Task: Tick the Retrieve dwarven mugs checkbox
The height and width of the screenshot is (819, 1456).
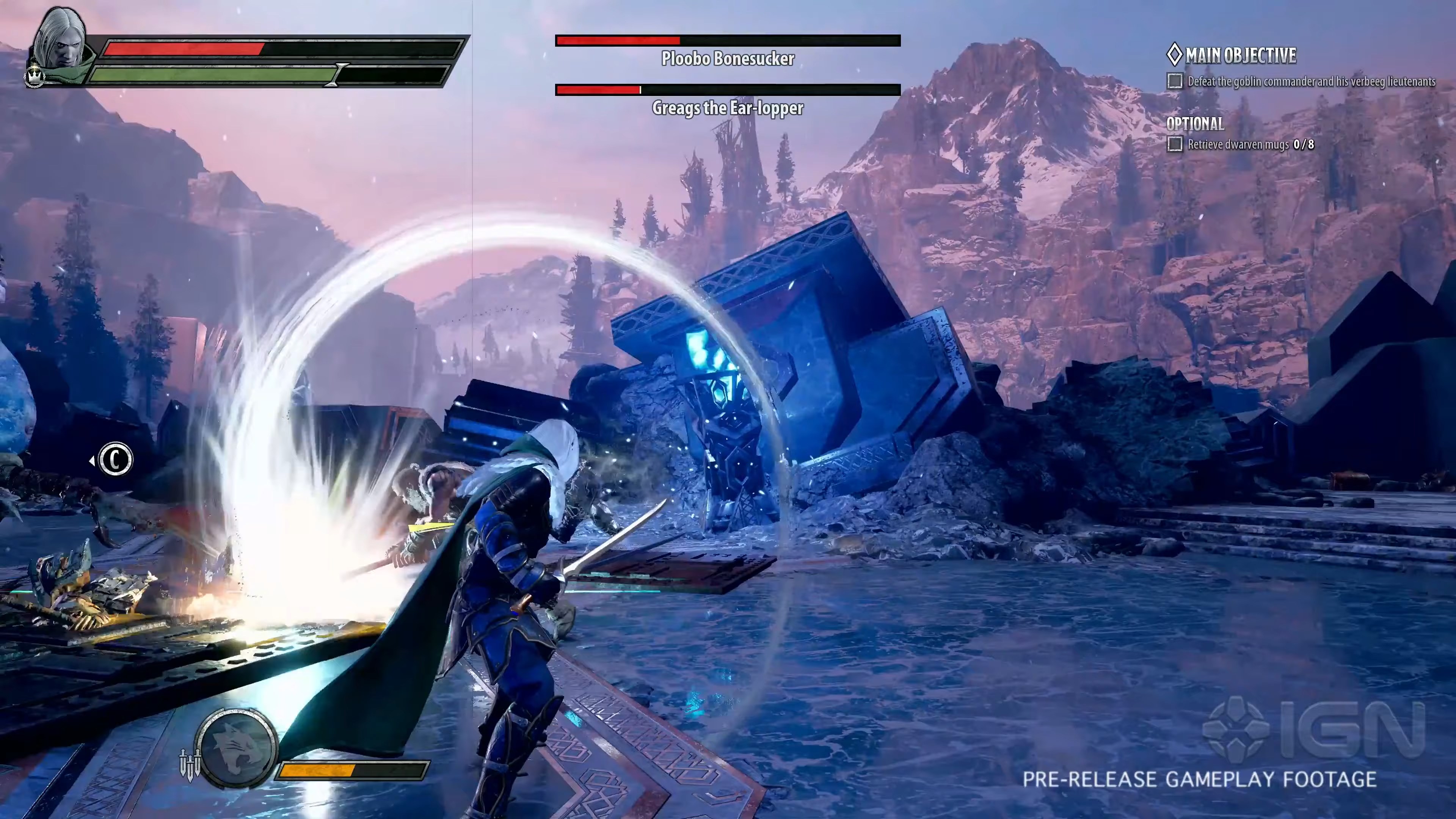Action: [x=1175, y=144]
